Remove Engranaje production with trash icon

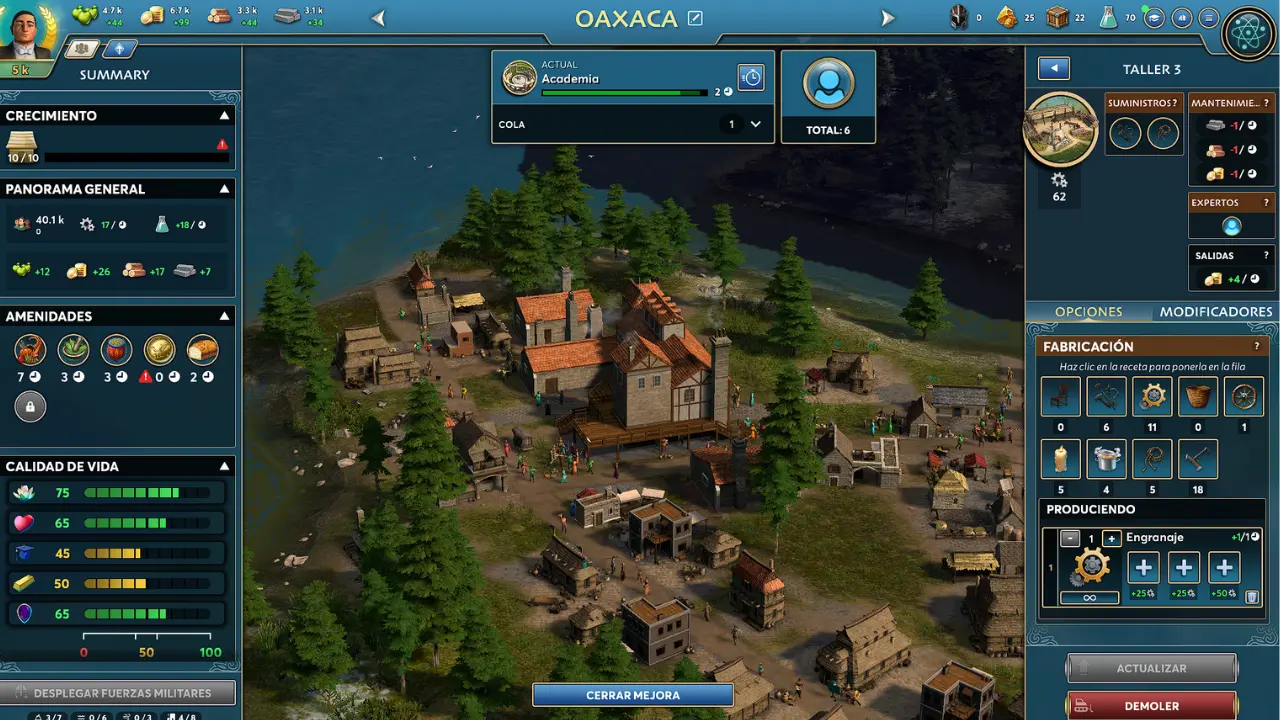[x=1252, y=597]
